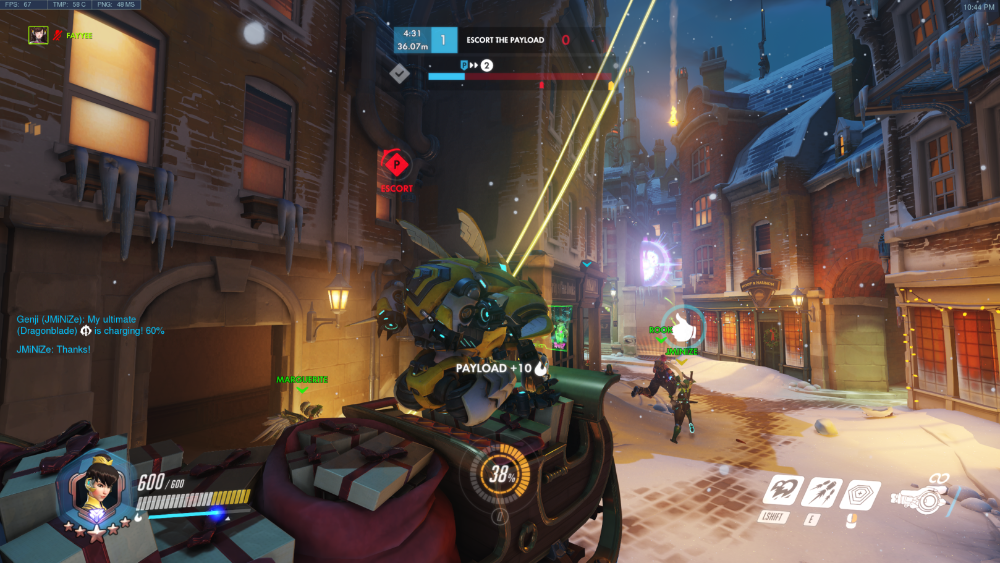Image resolution: width=1000 pixels, height=563 pixels.
Task: Click the thumbs-up emote bubble
Action: (684, 326)
